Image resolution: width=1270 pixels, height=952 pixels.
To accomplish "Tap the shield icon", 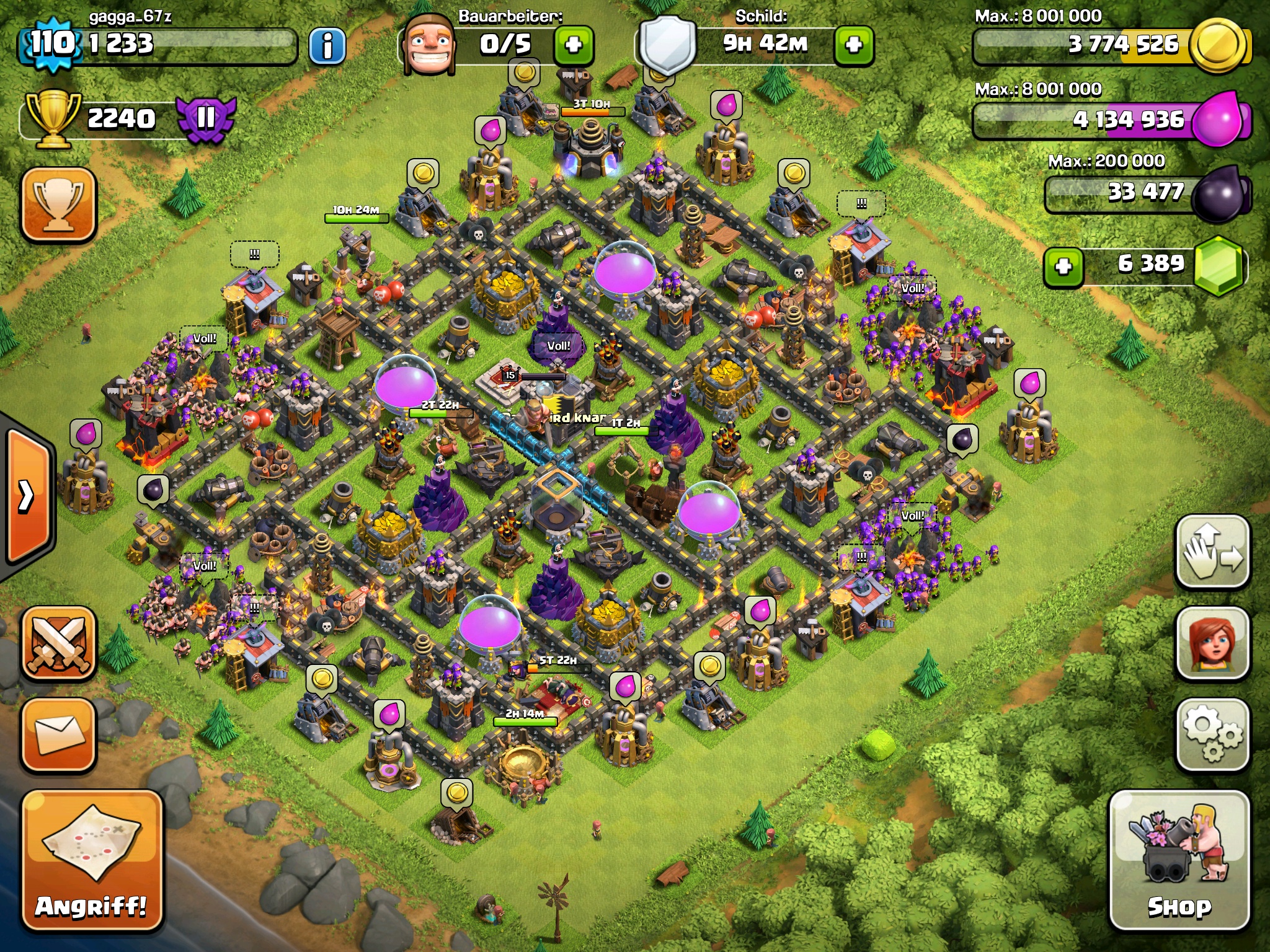I will coord(667,45).
